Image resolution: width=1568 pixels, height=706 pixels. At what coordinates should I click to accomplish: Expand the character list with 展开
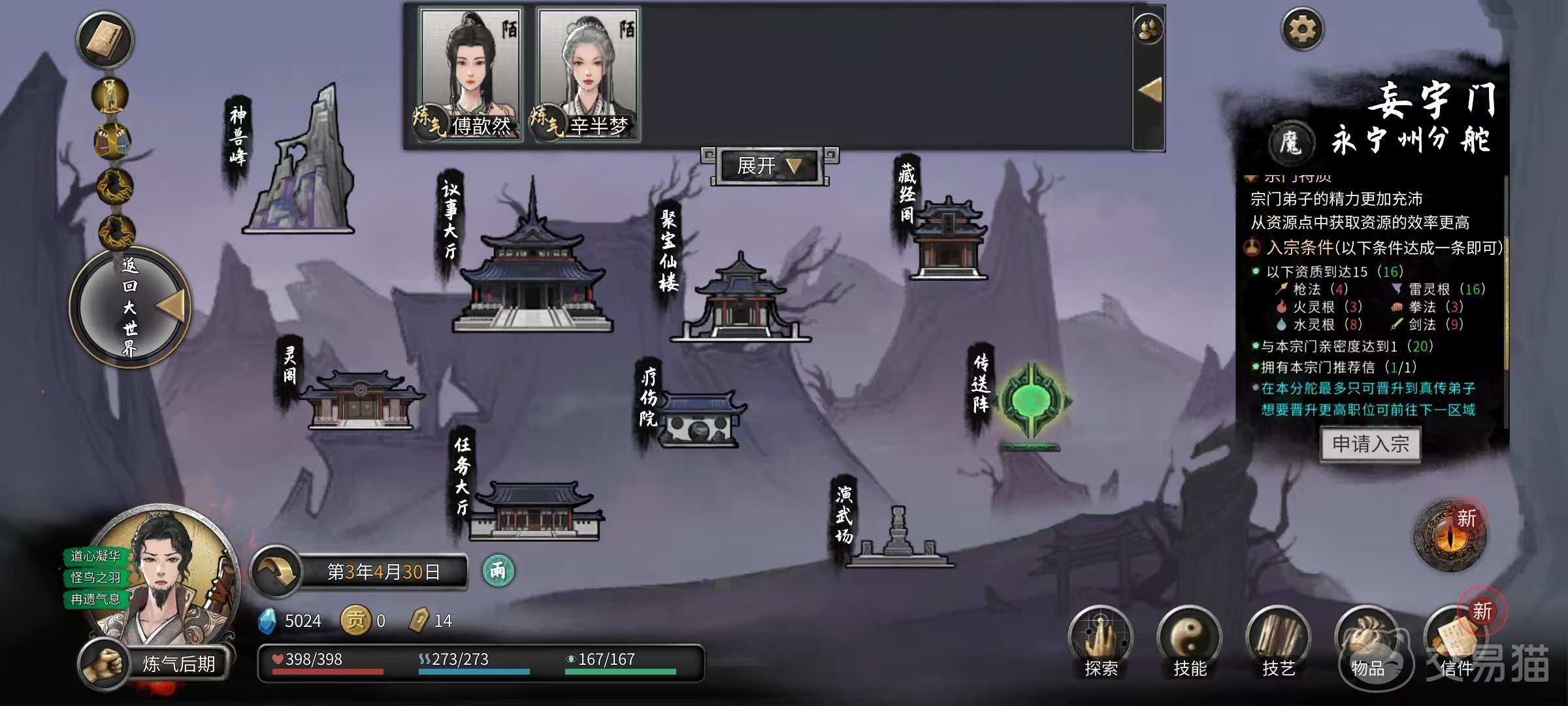click(x=768, y=166)
